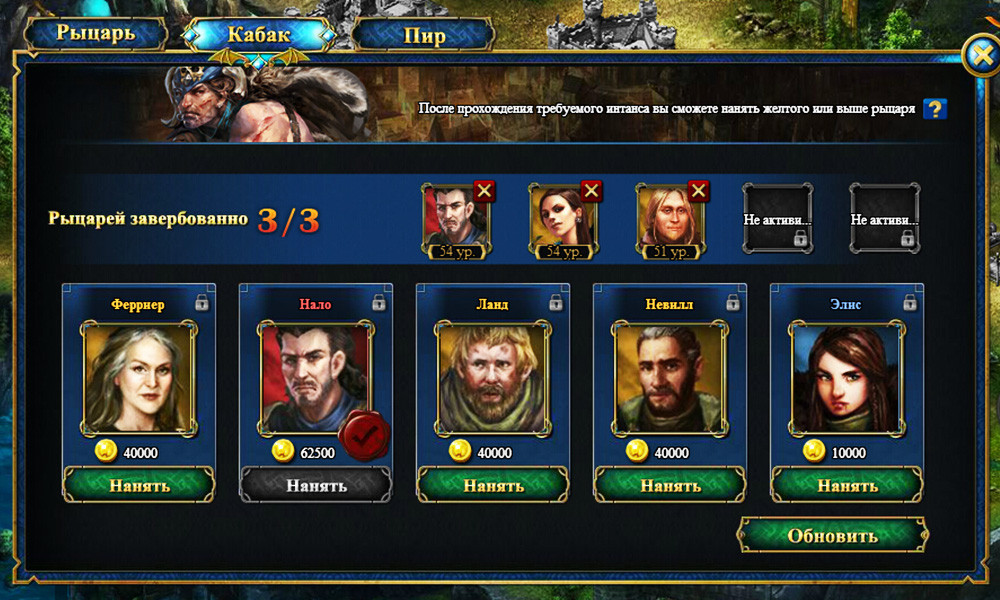Toggle the lock on Элис's card
The width and height of the screenshot is (1000, 600).
coord(909,302)
